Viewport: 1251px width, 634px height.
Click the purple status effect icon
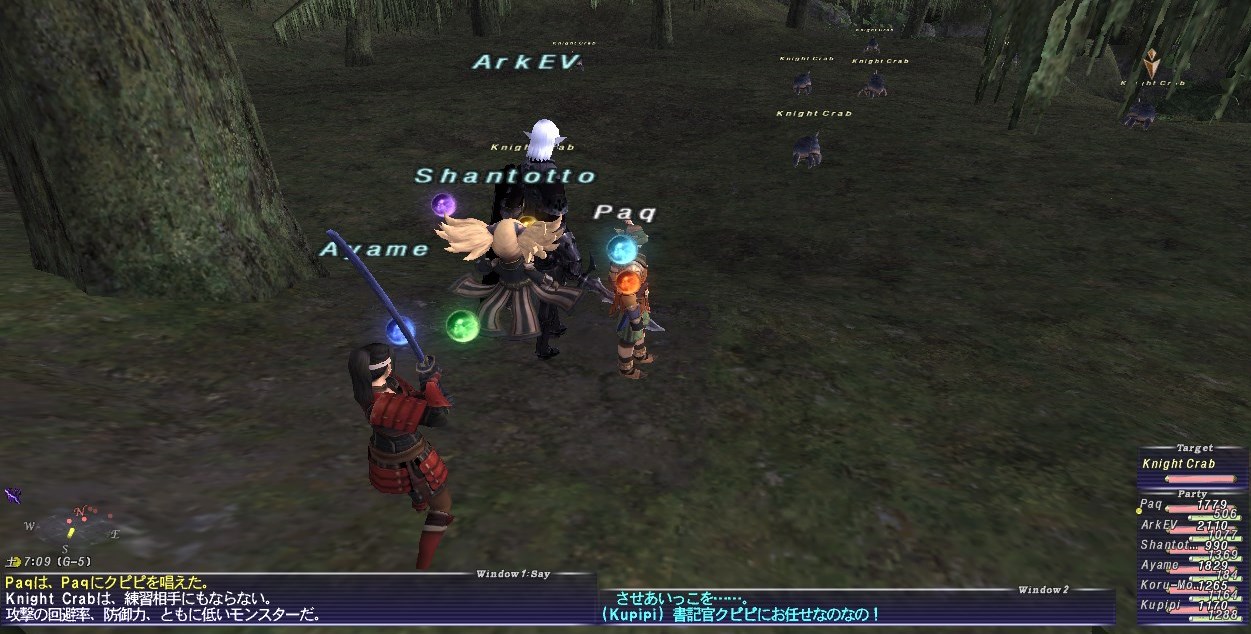[13, 495]
